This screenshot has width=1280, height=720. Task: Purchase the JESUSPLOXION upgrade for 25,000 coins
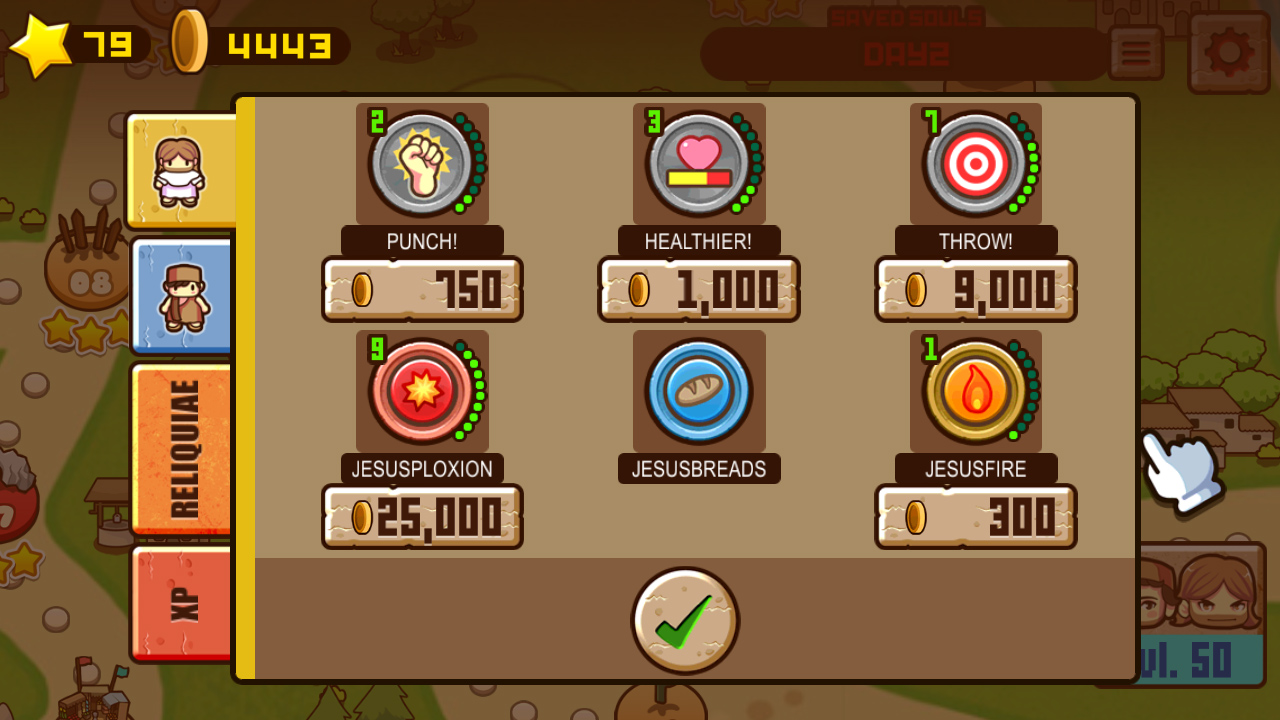click(x=422, y=517)
